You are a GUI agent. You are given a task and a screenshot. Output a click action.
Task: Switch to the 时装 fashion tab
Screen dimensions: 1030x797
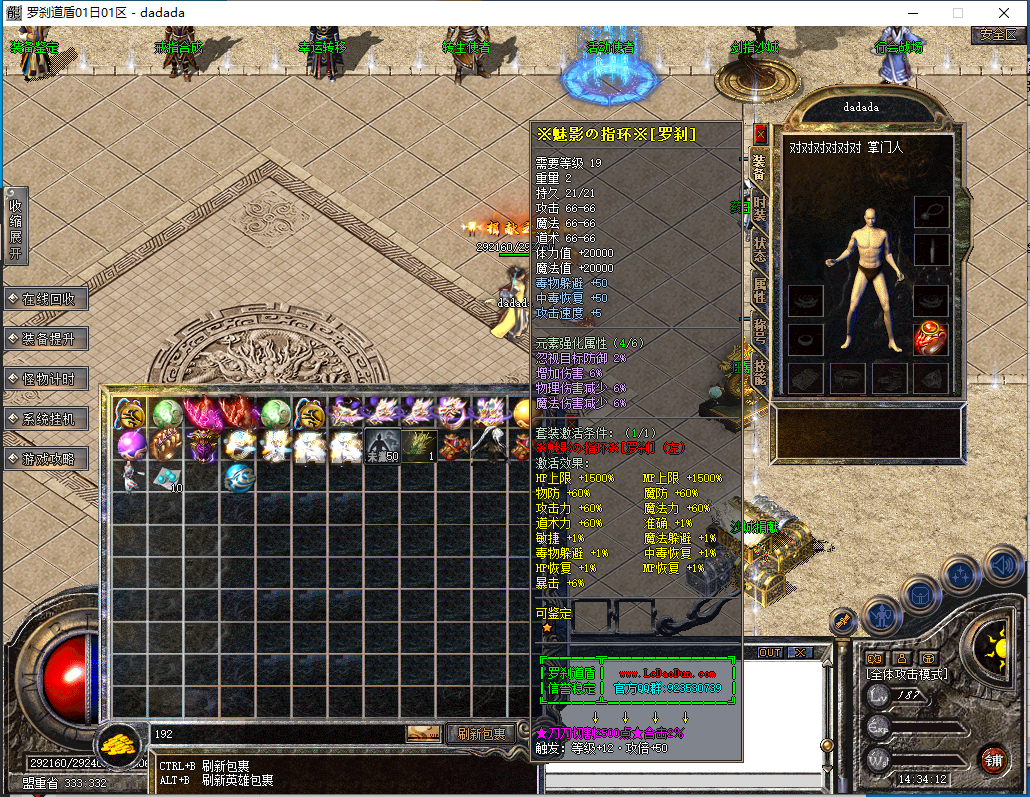[760, 208]
